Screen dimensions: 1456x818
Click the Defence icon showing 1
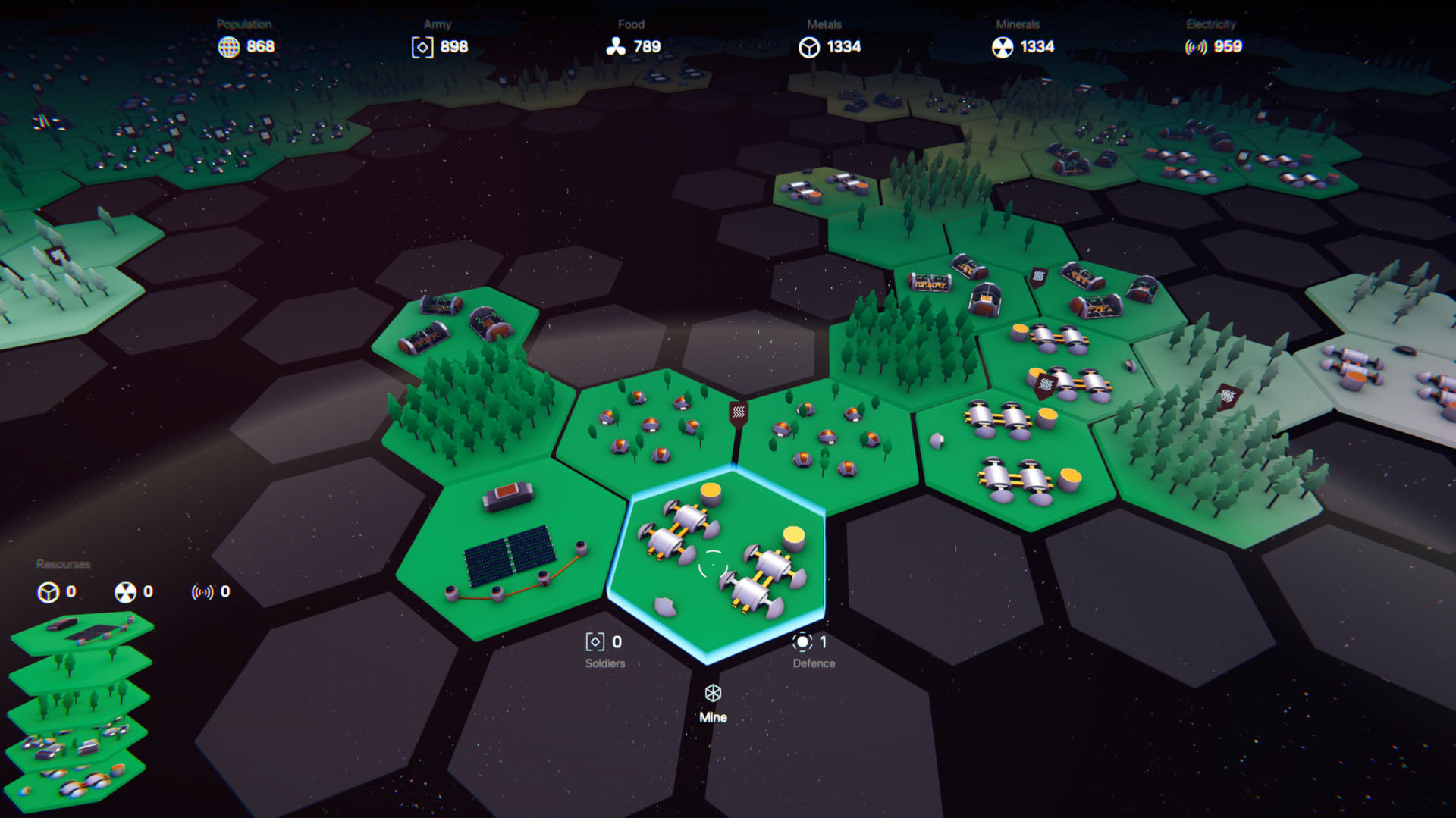point(803,641)
